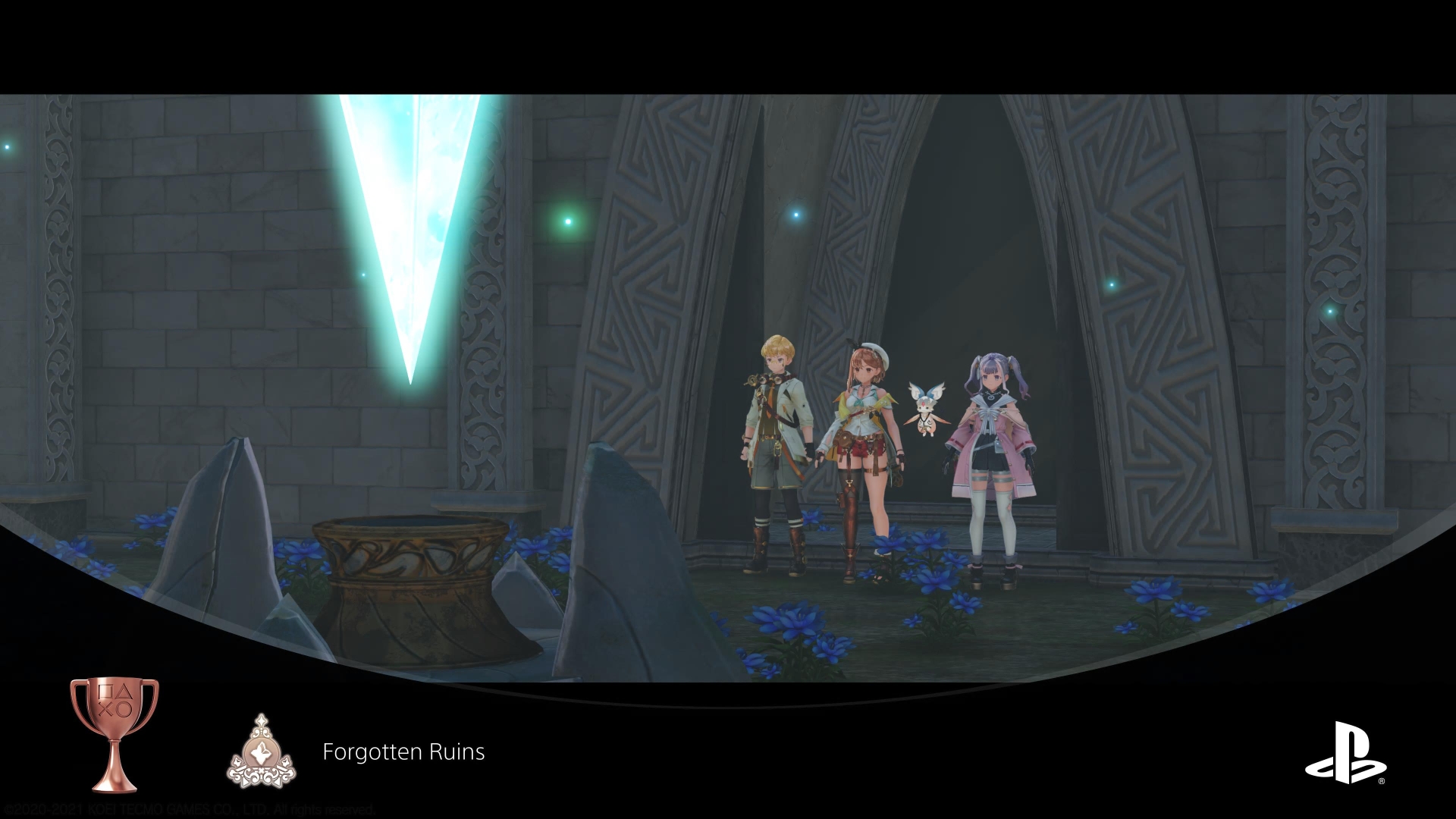Click the green glowing wisp near the archway
Image resolution: width=1456 pixels, height=819 pixels.
(x=567, y=221)
